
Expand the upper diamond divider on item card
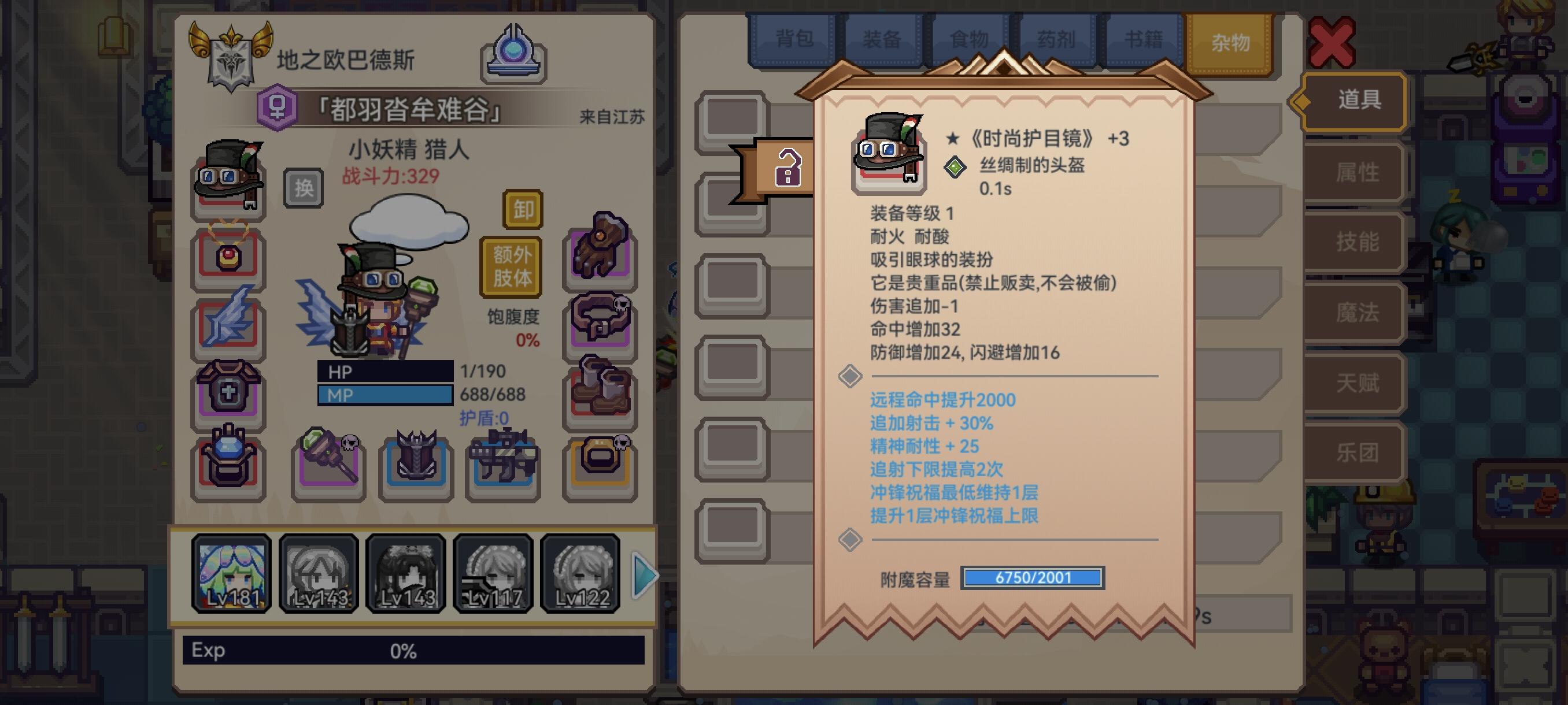pyautogui.click(x=851, y=377)
